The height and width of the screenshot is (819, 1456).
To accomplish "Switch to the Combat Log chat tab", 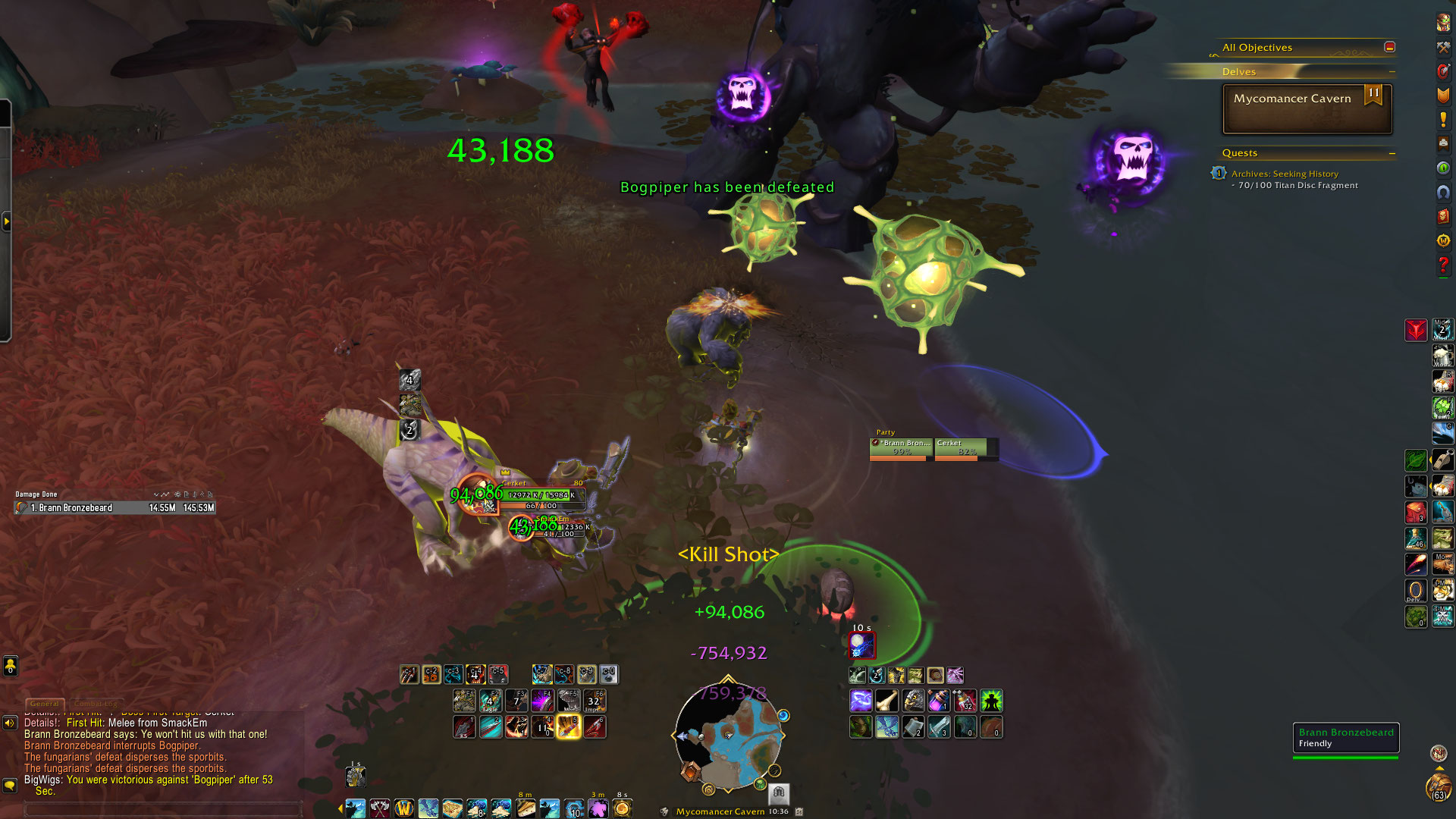I will pyautogui.click(x=96, y=704).
